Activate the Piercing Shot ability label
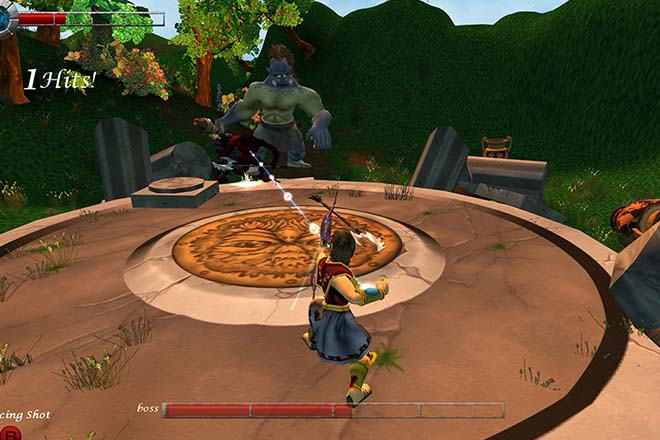 click(x=24, y=414)
